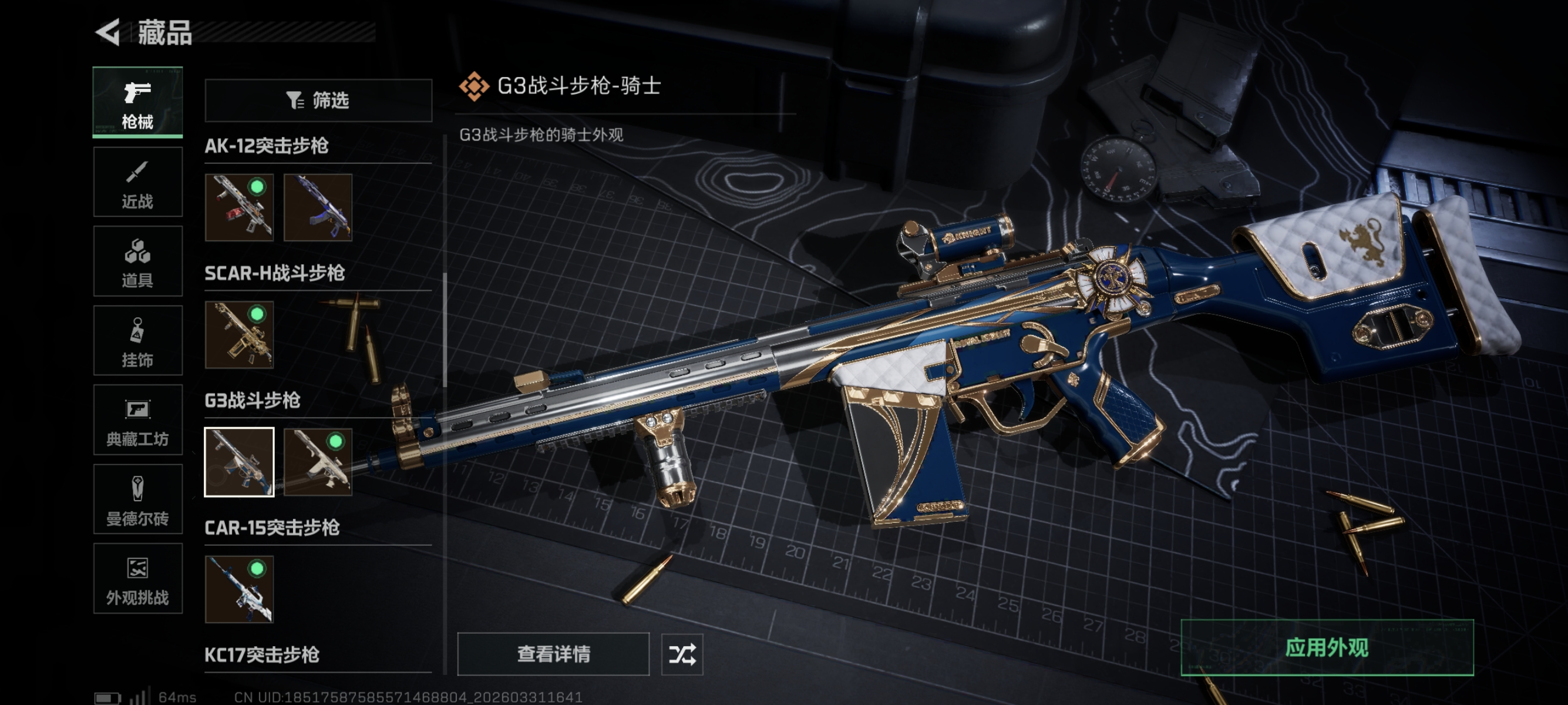Pick the SCAR-H gold skin thumbnail

coord(239,335)
